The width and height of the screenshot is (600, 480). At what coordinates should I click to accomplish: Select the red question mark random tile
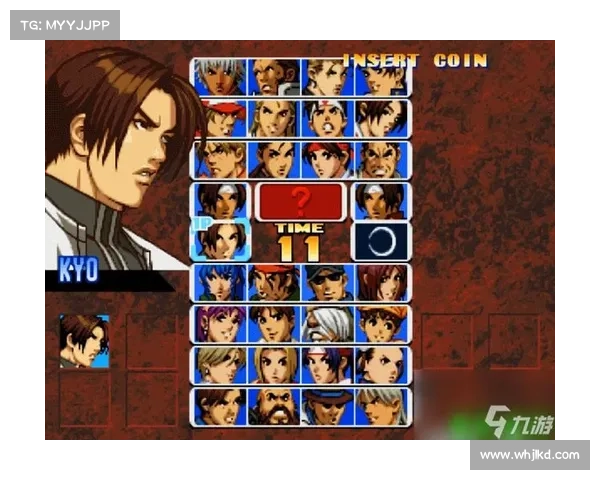pos(301,200)
